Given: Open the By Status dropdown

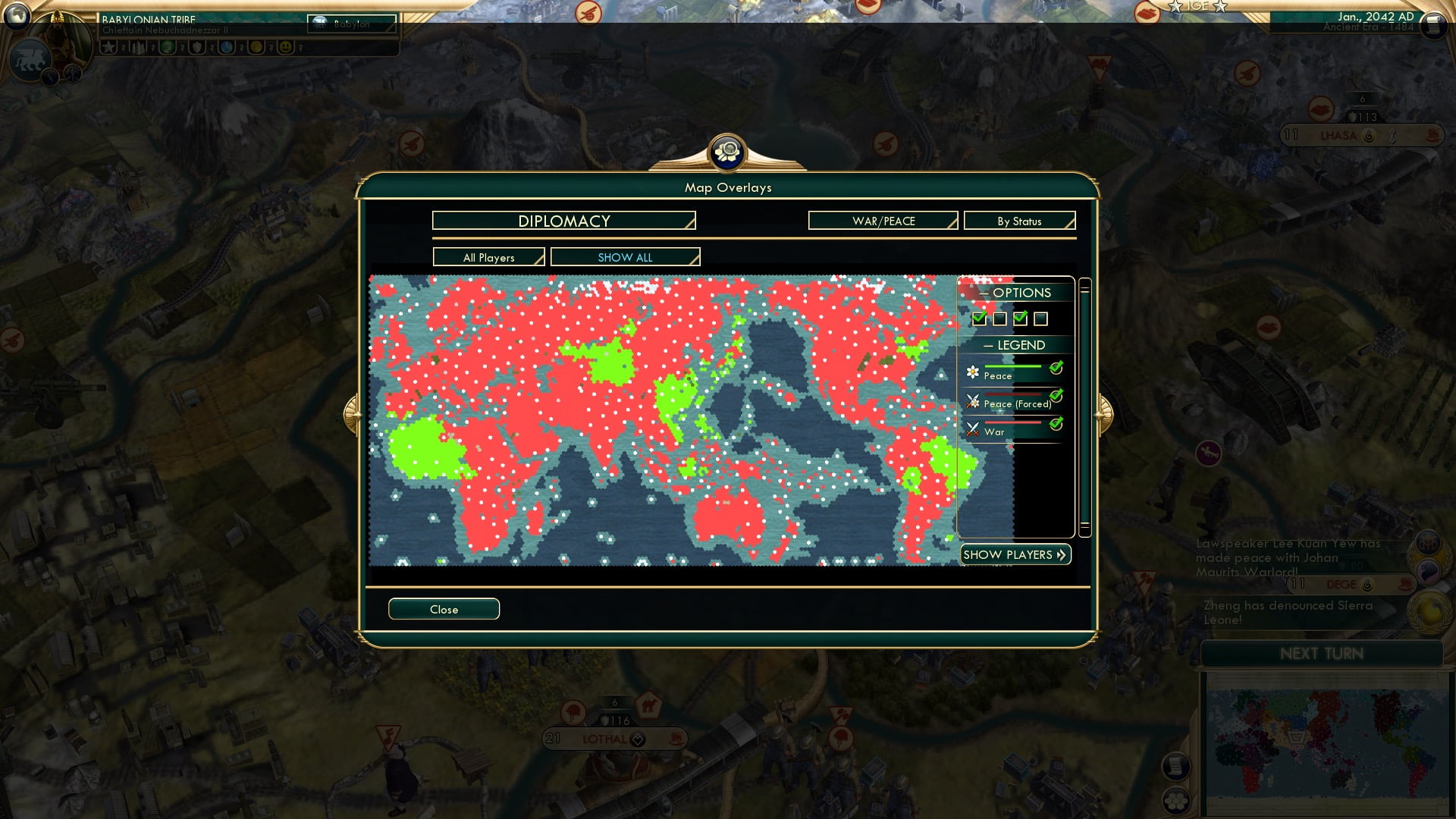Looking at the screenshot, I should point(1019,221).
